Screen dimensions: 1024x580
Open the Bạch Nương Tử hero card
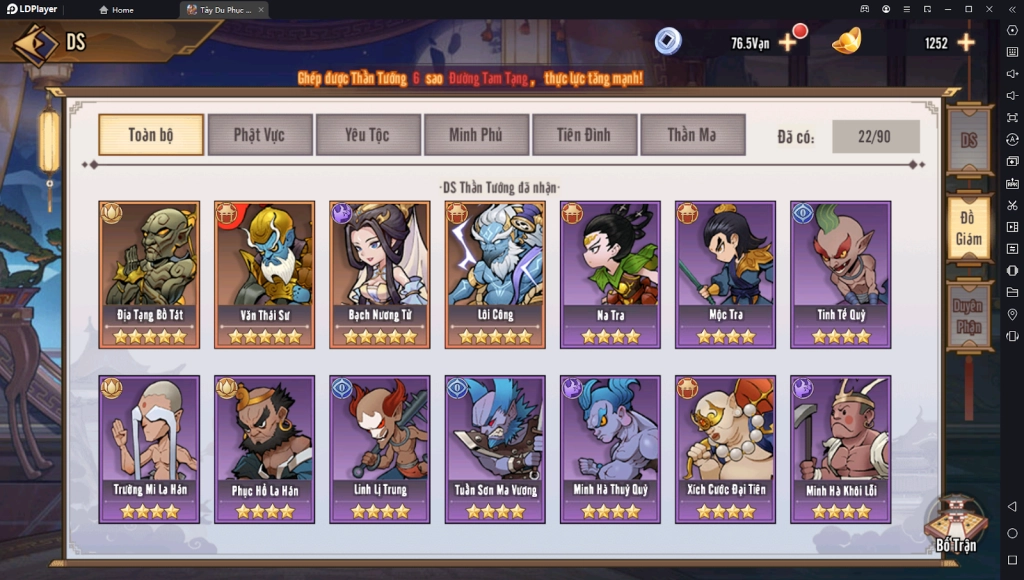point(380,273)
